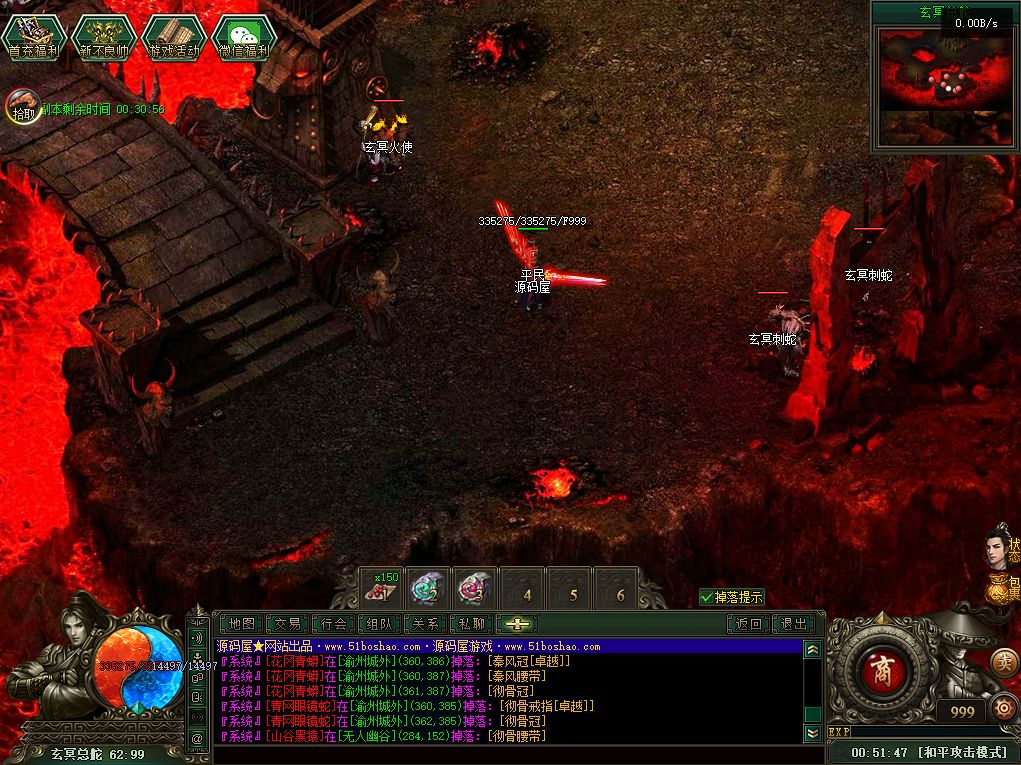
Task: Open the 微信福利 WeChat reward icon
Action: (x=245, y=37)
